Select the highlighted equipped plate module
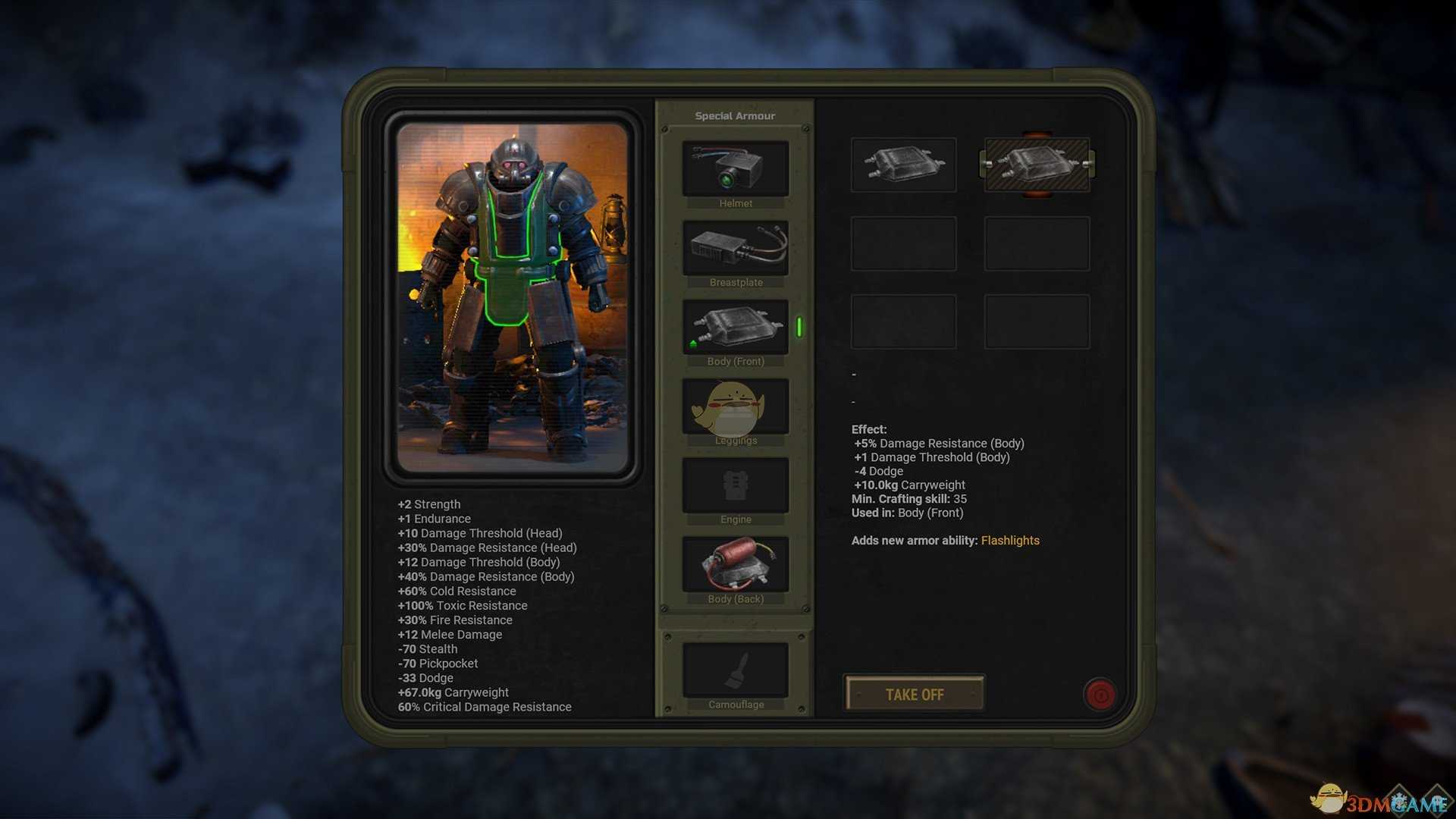 (1037, 165)
